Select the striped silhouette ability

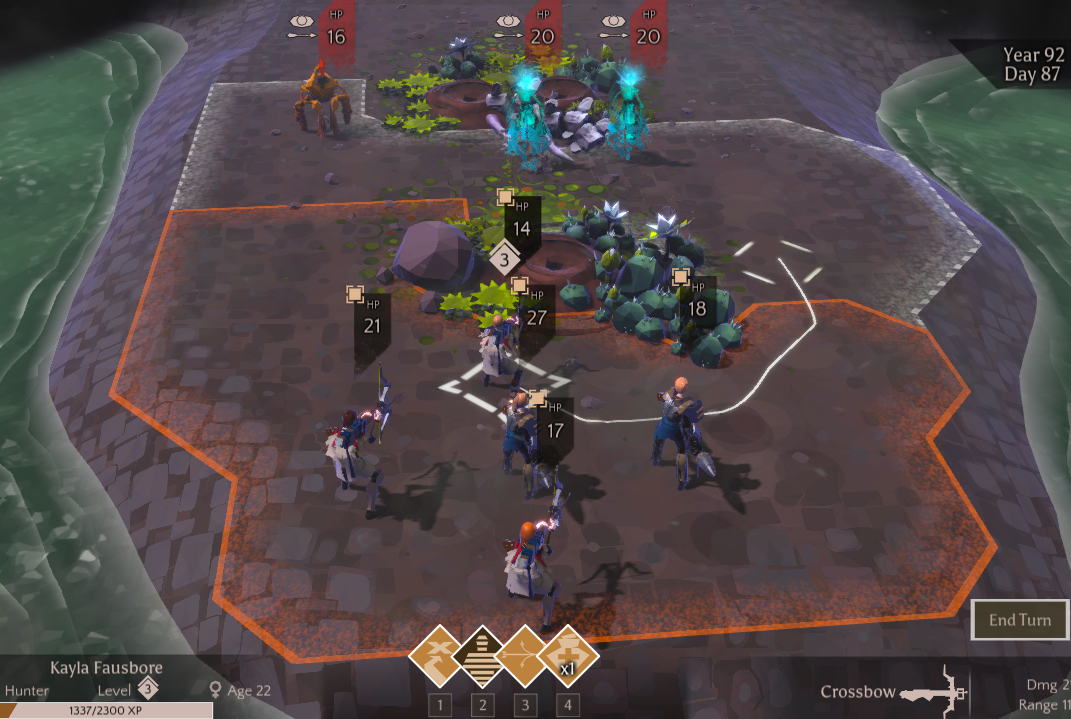click(482, 657)
